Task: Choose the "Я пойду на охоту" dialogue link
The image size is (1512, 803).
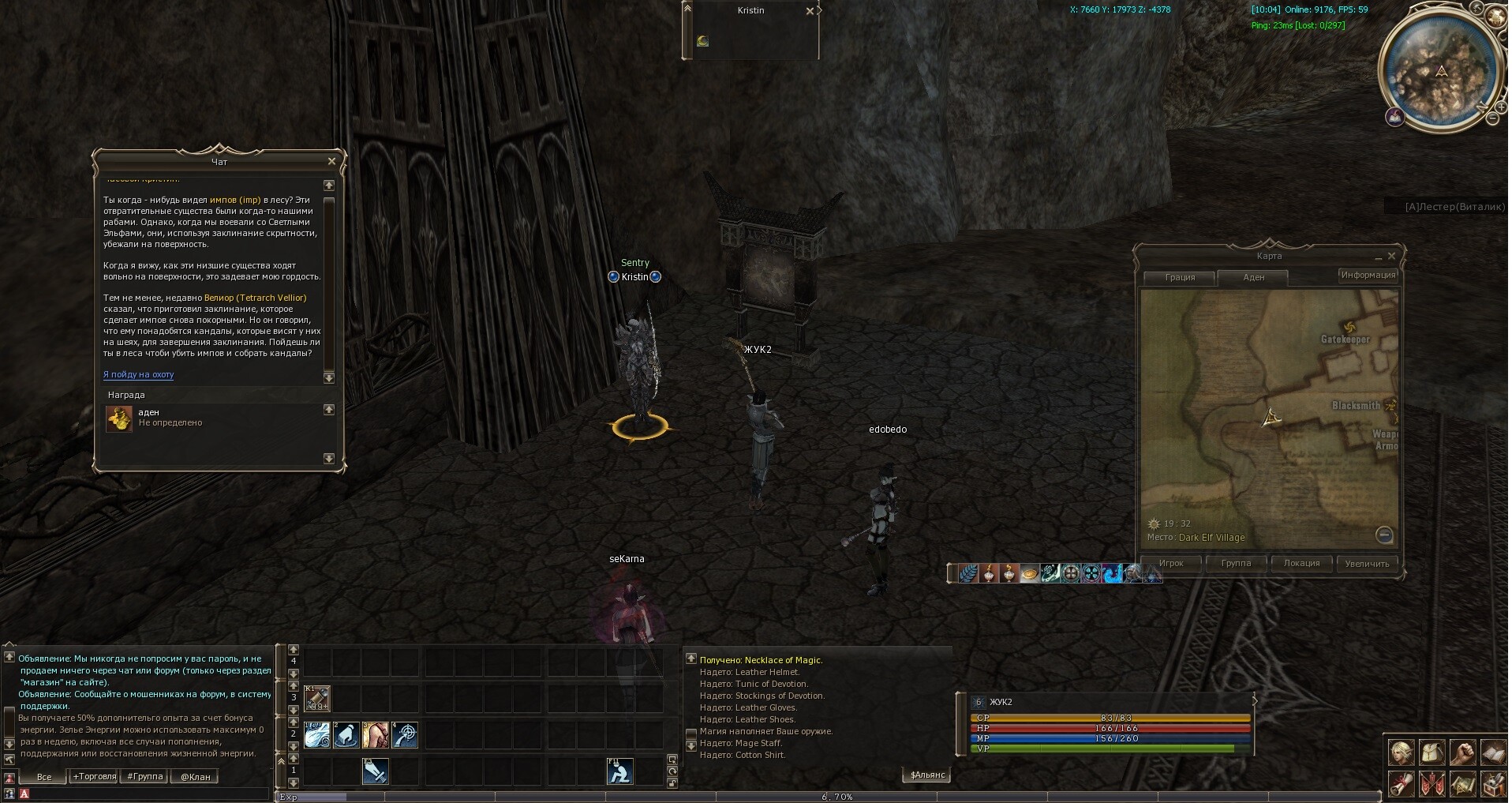Action: click(138, 375)
